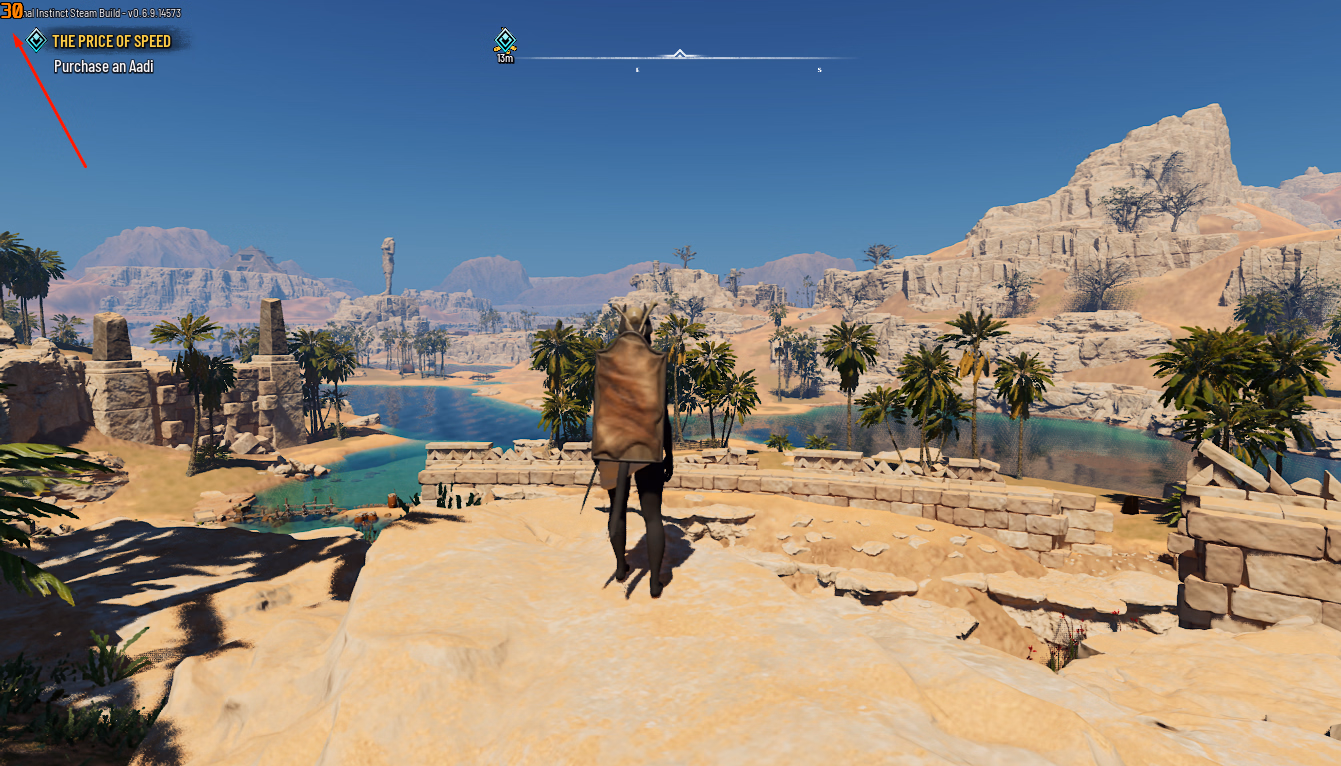Select The Price of Speed quest title
The height and width of the screenshot is (766, 1341).
(x=111, y=41)
